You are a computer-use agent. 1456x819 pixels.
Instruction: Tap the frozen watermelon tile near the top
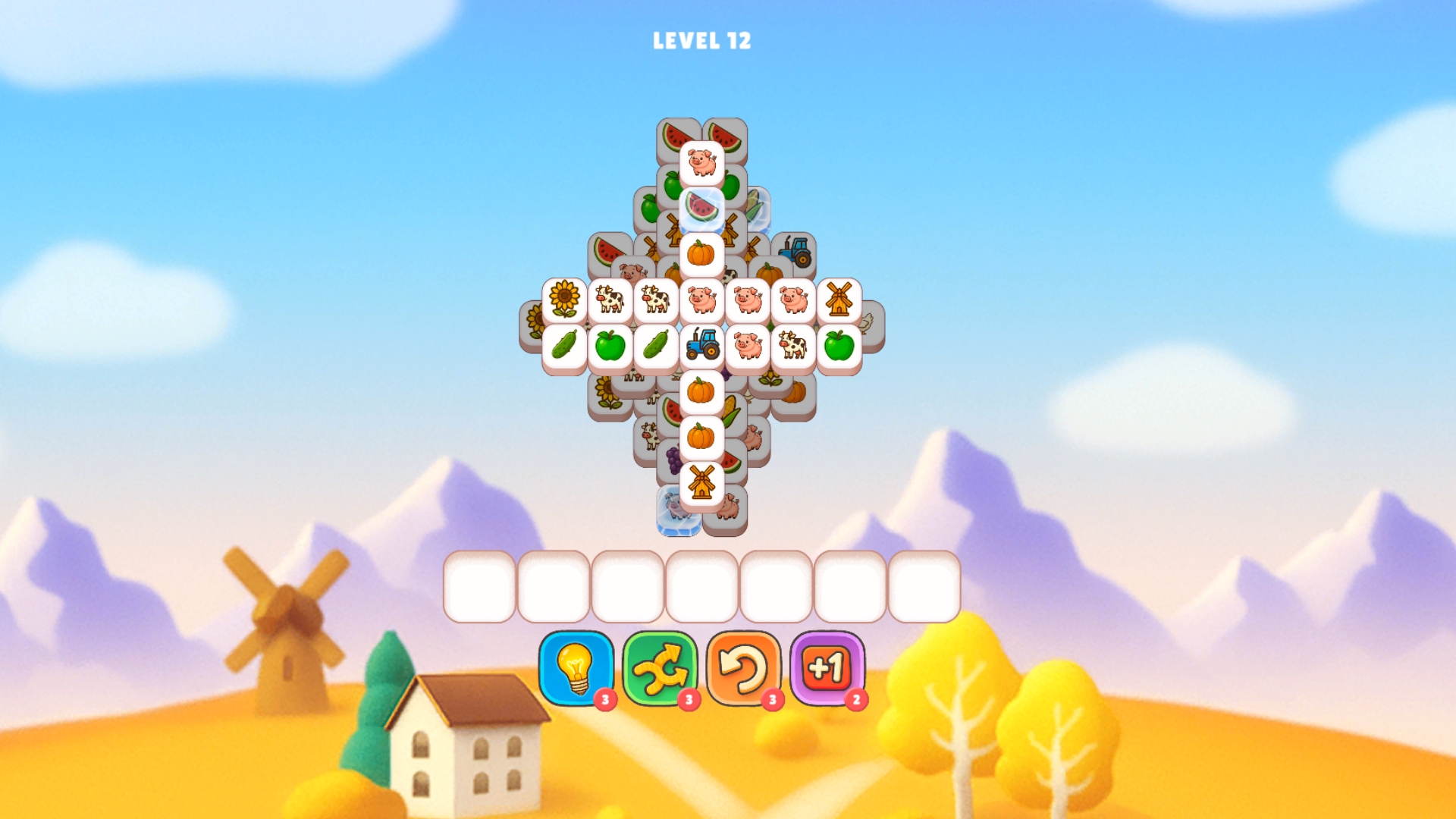click(x=701, y=206)
